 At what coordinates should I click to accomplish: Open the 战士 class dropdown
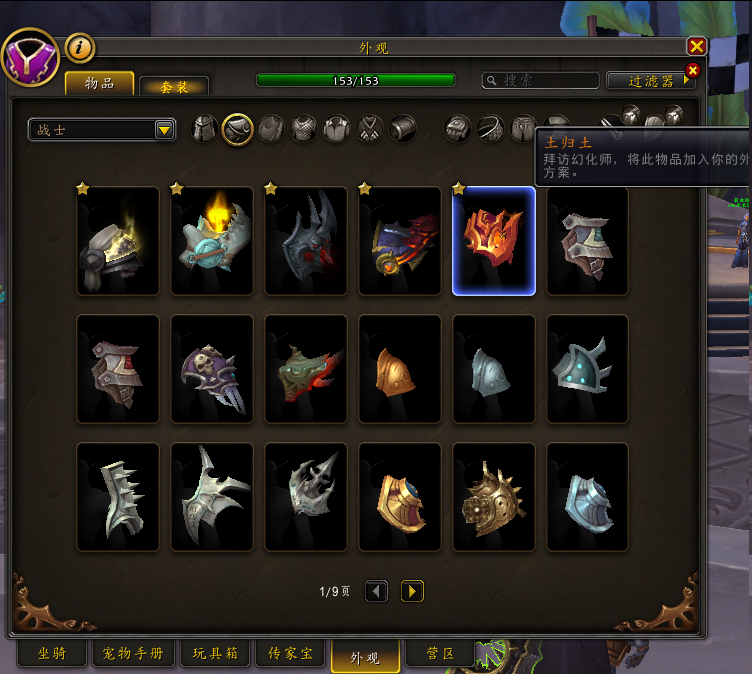coord(165,130)
